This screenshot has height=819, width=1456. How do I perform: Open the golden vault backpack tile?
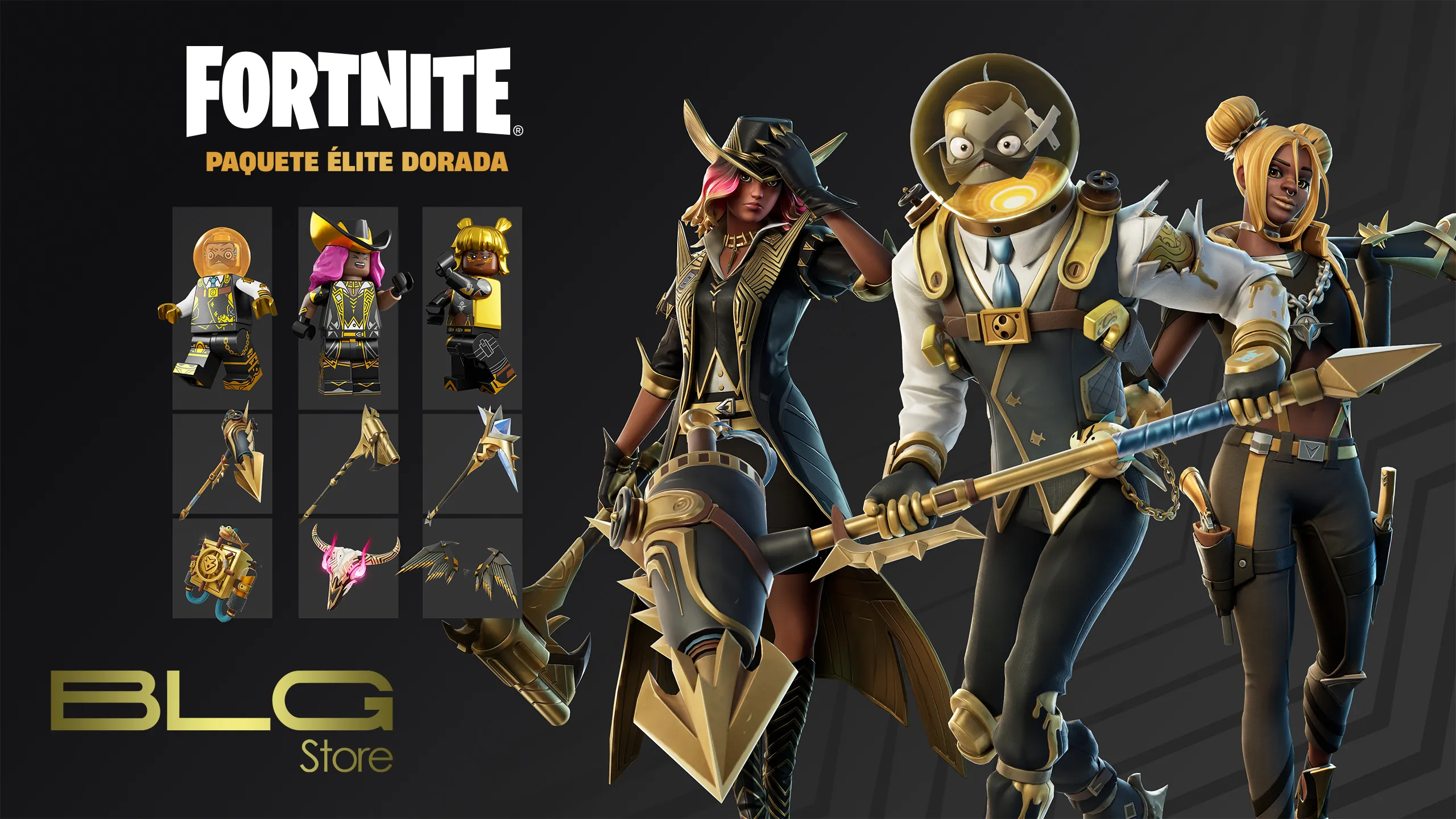222,568
